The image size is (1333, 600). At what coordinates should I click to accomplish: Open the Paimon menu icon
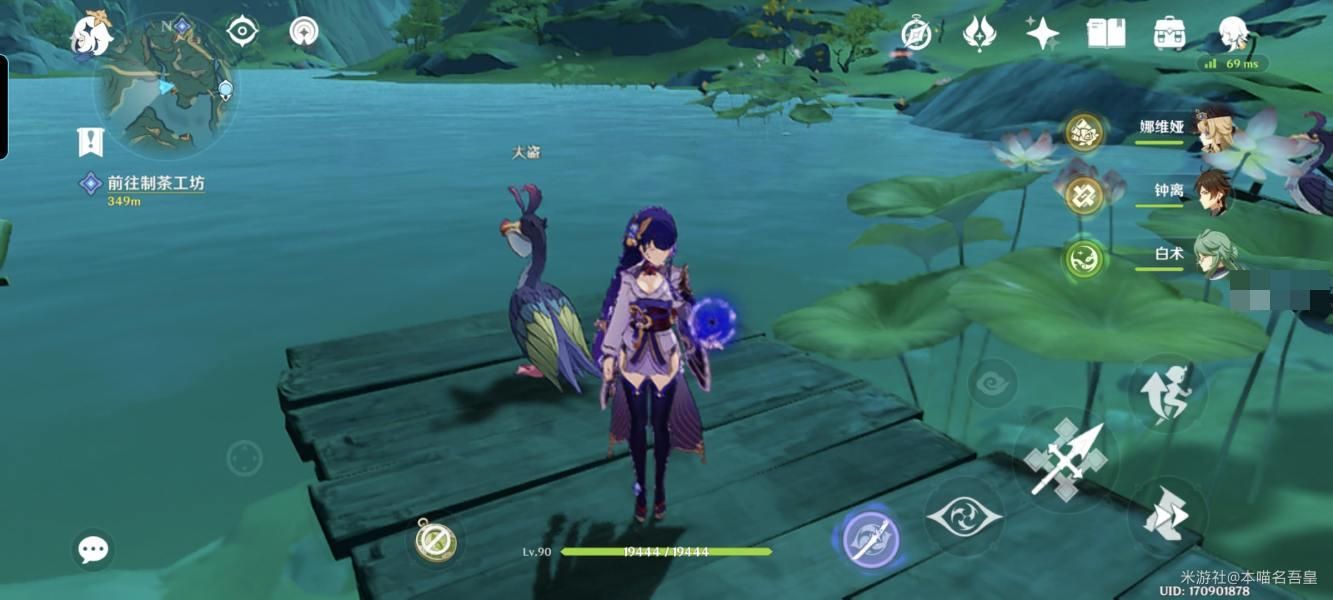click(x=91, y=35)
